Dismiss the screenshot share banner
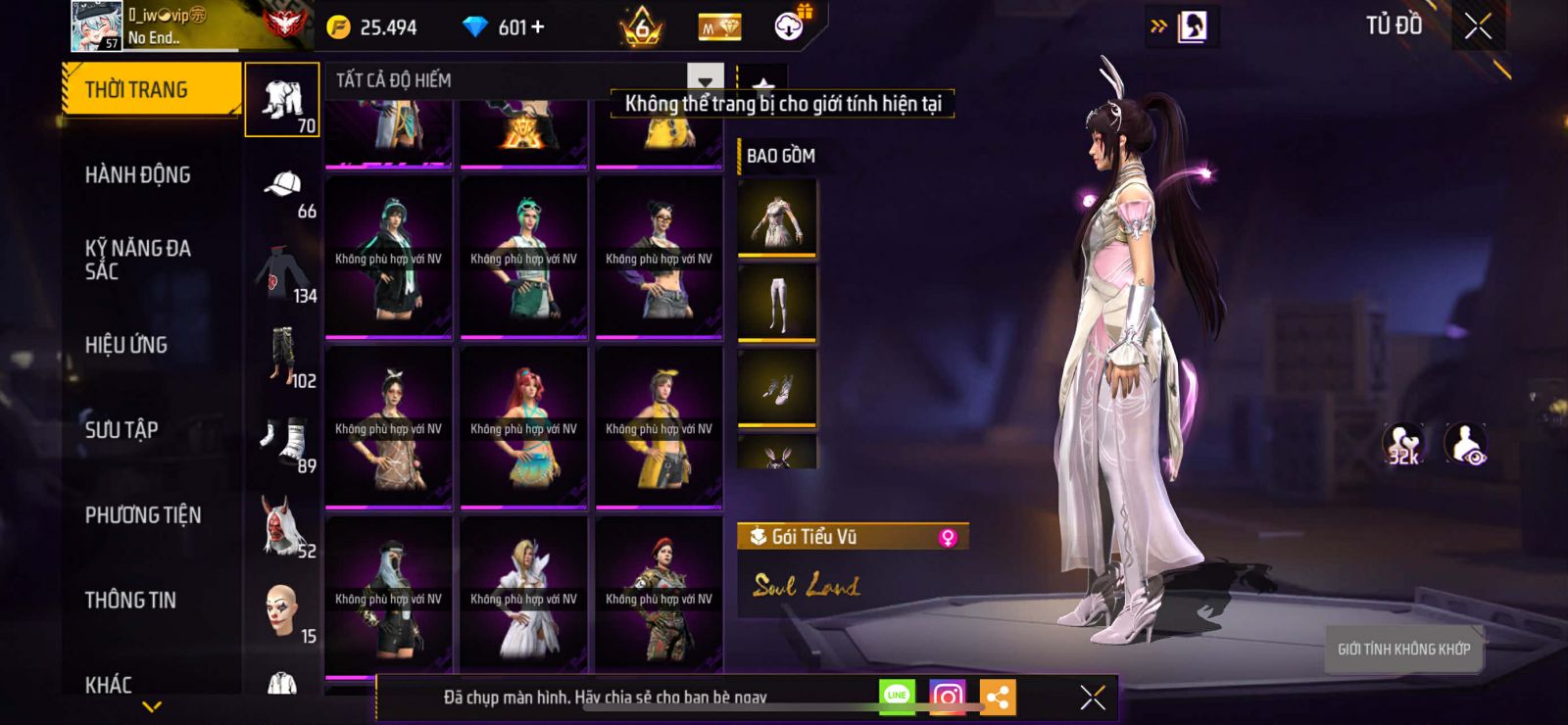 [1093, 698]
